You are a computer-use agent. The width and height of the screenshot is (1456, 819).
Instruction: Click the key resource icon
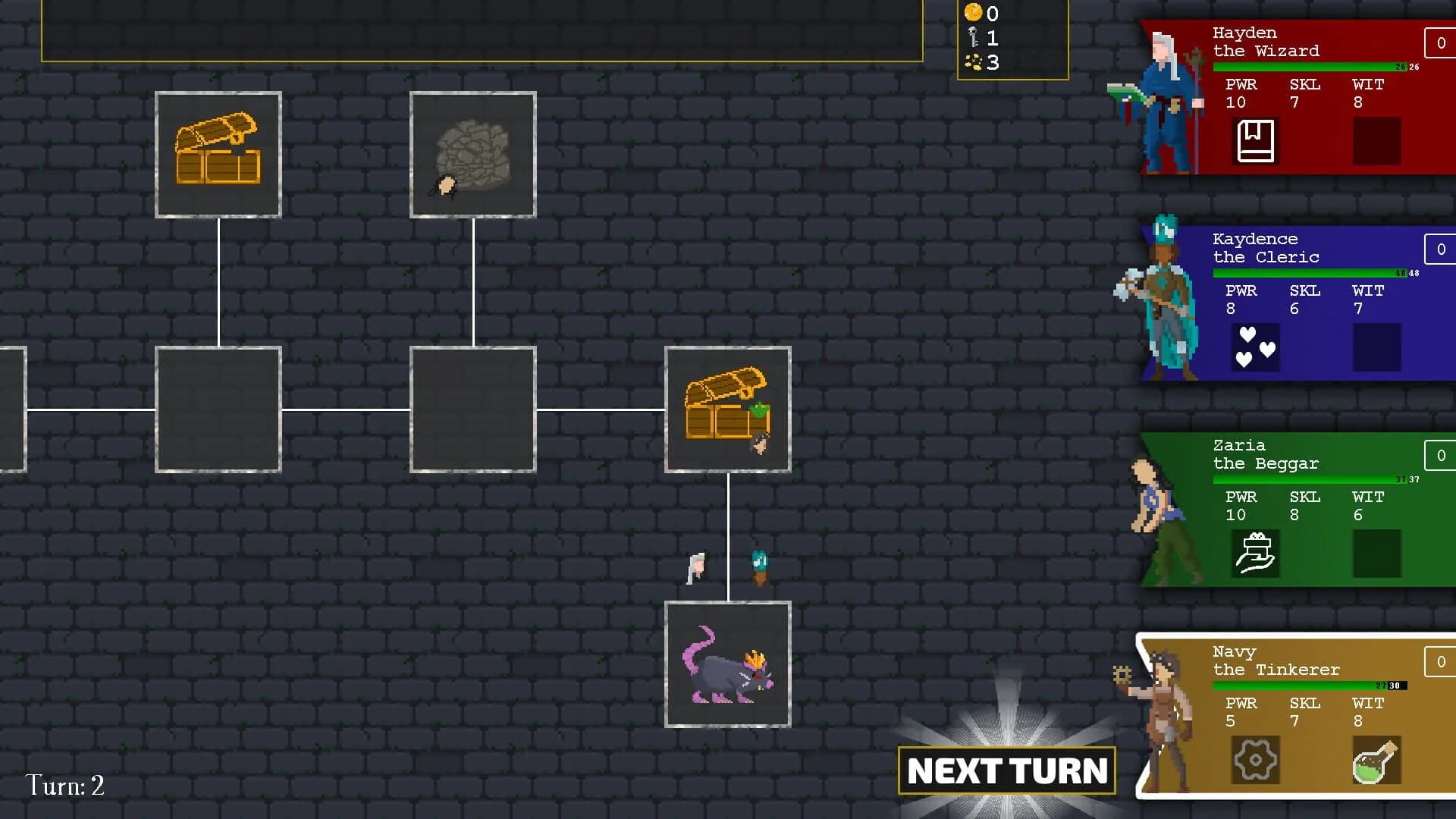point(973,36)
